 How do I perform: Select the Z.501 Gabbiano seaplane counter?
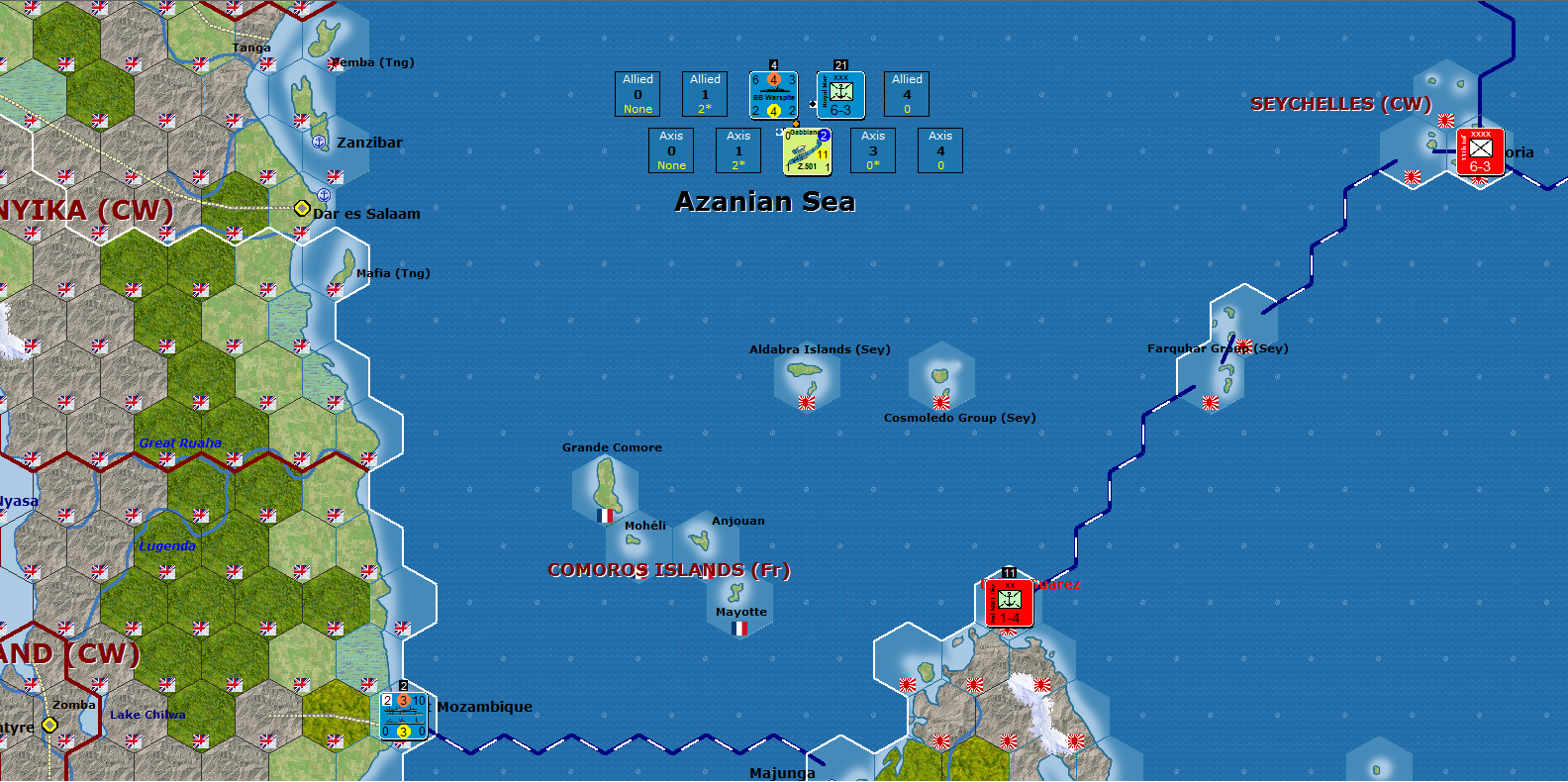point(807,150)
